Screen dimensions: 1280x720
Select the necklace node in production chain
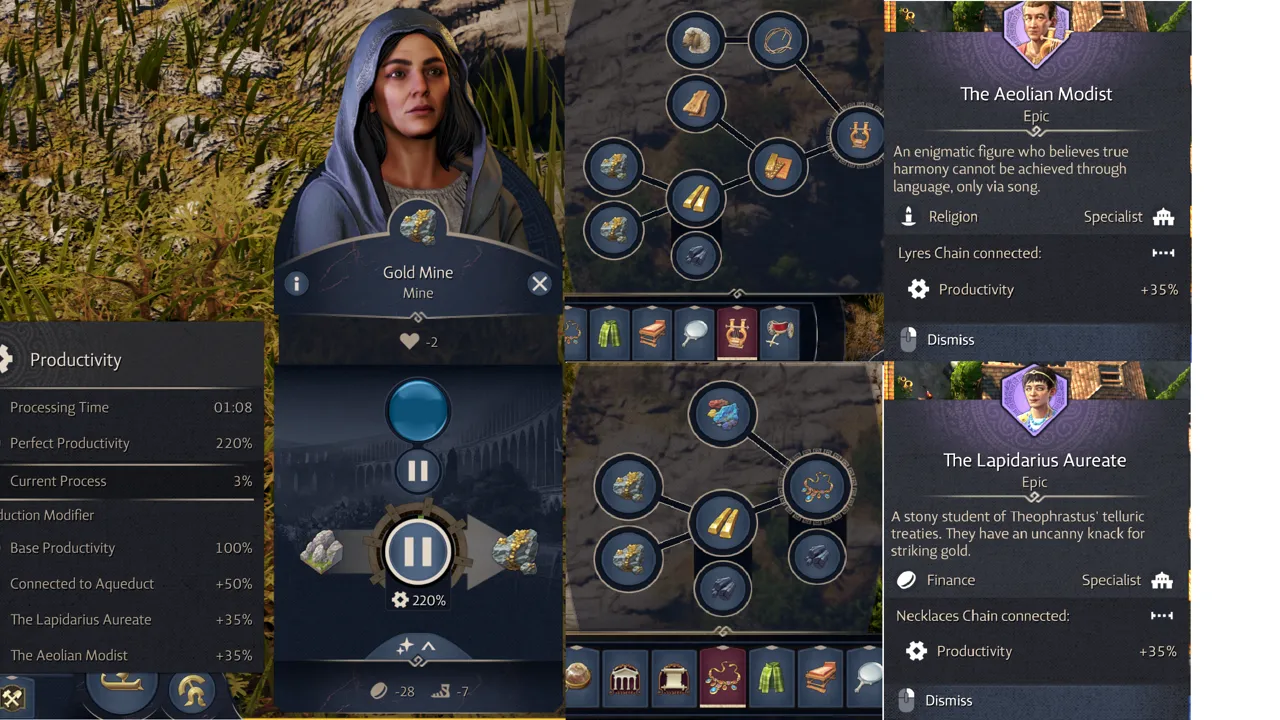point(817,487)
